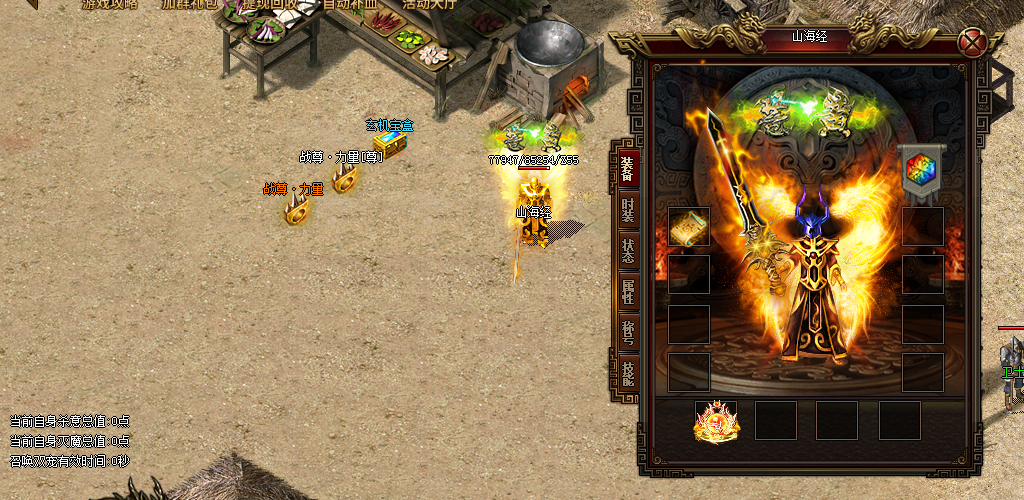Image resolution: width=1024 pixels, height=500 pixels.
Task: Toggle the 自动补血 auto-heal option
Action: [350, 4]
